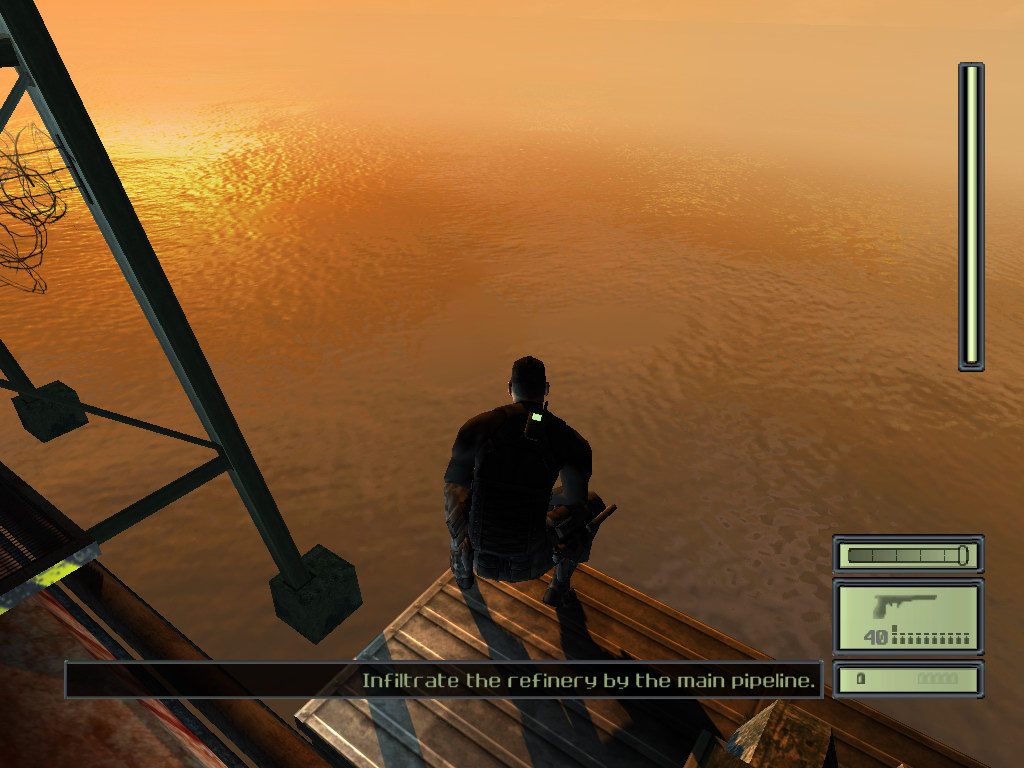Click the refinery infiltration objective message
Screen dimensions: 1024x768
(590, 681)
